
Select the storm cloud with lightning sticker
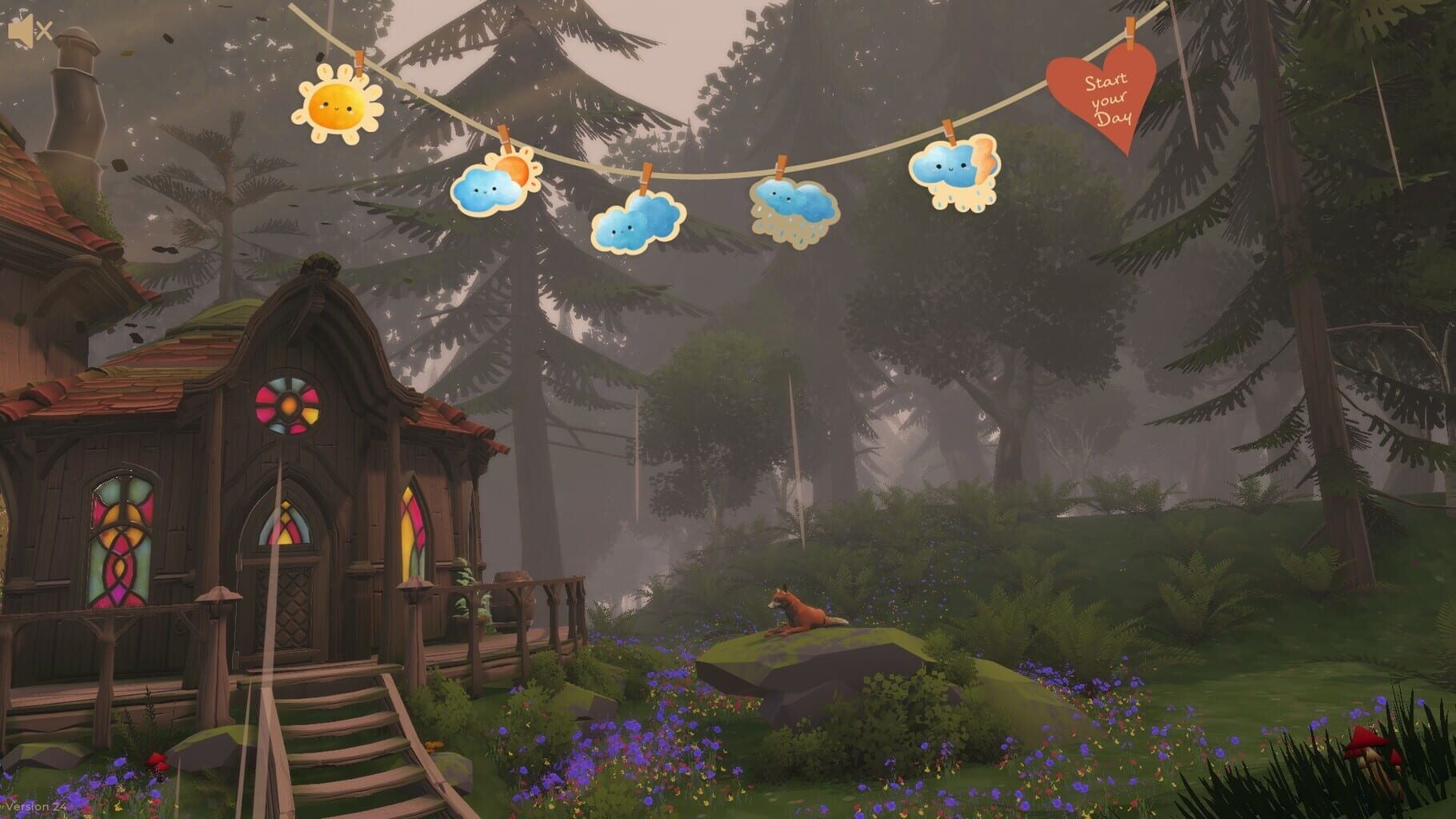[x=952, y=172]
